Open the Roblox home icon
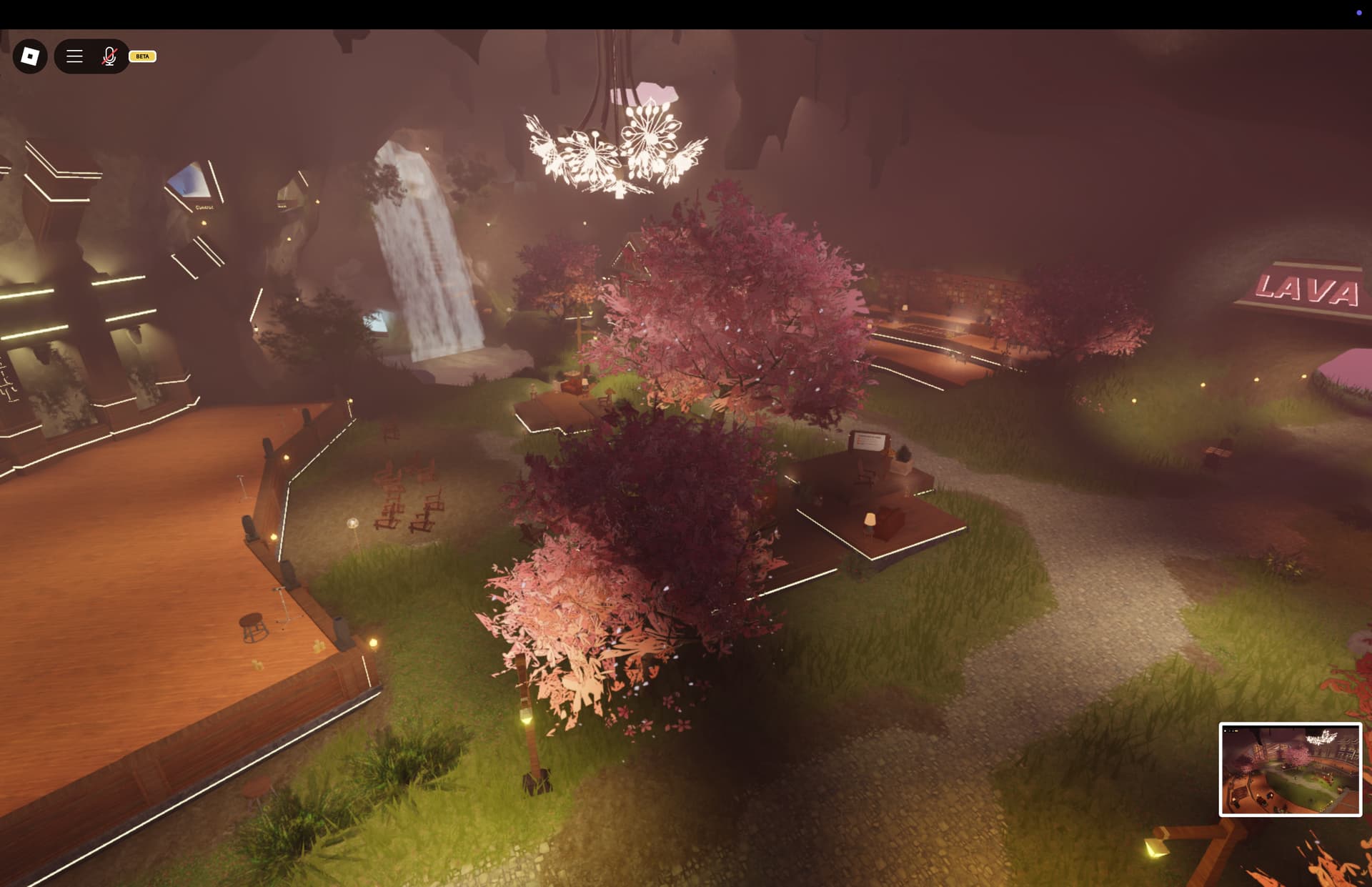The height and width of the screenshot is (887, 1372). 29,56
